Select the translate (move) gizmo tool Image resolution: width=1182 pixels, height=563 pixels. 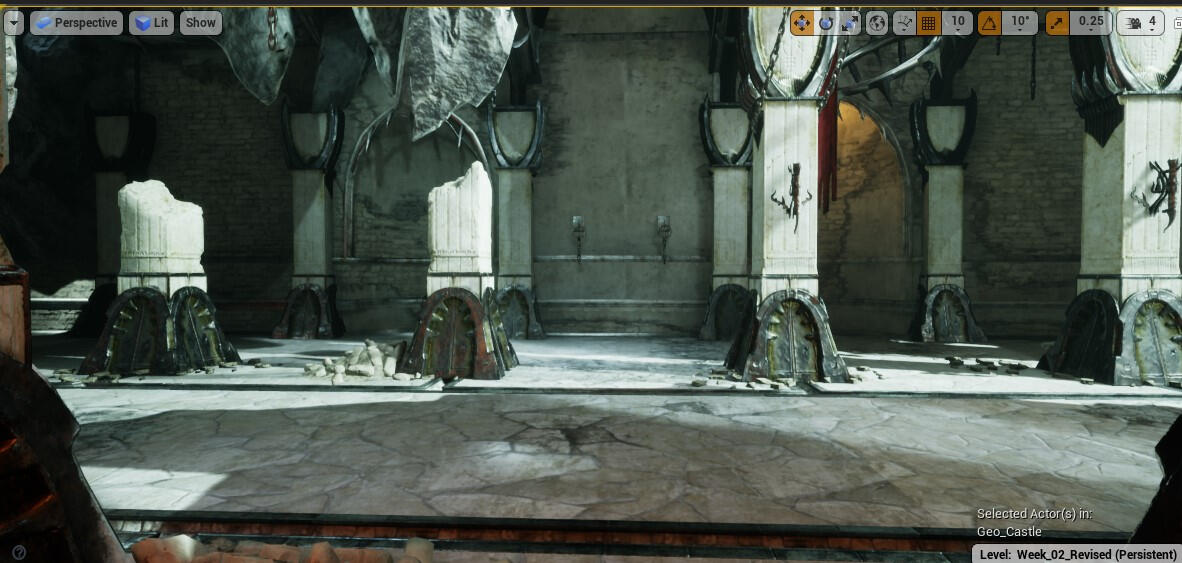[801, 22]
